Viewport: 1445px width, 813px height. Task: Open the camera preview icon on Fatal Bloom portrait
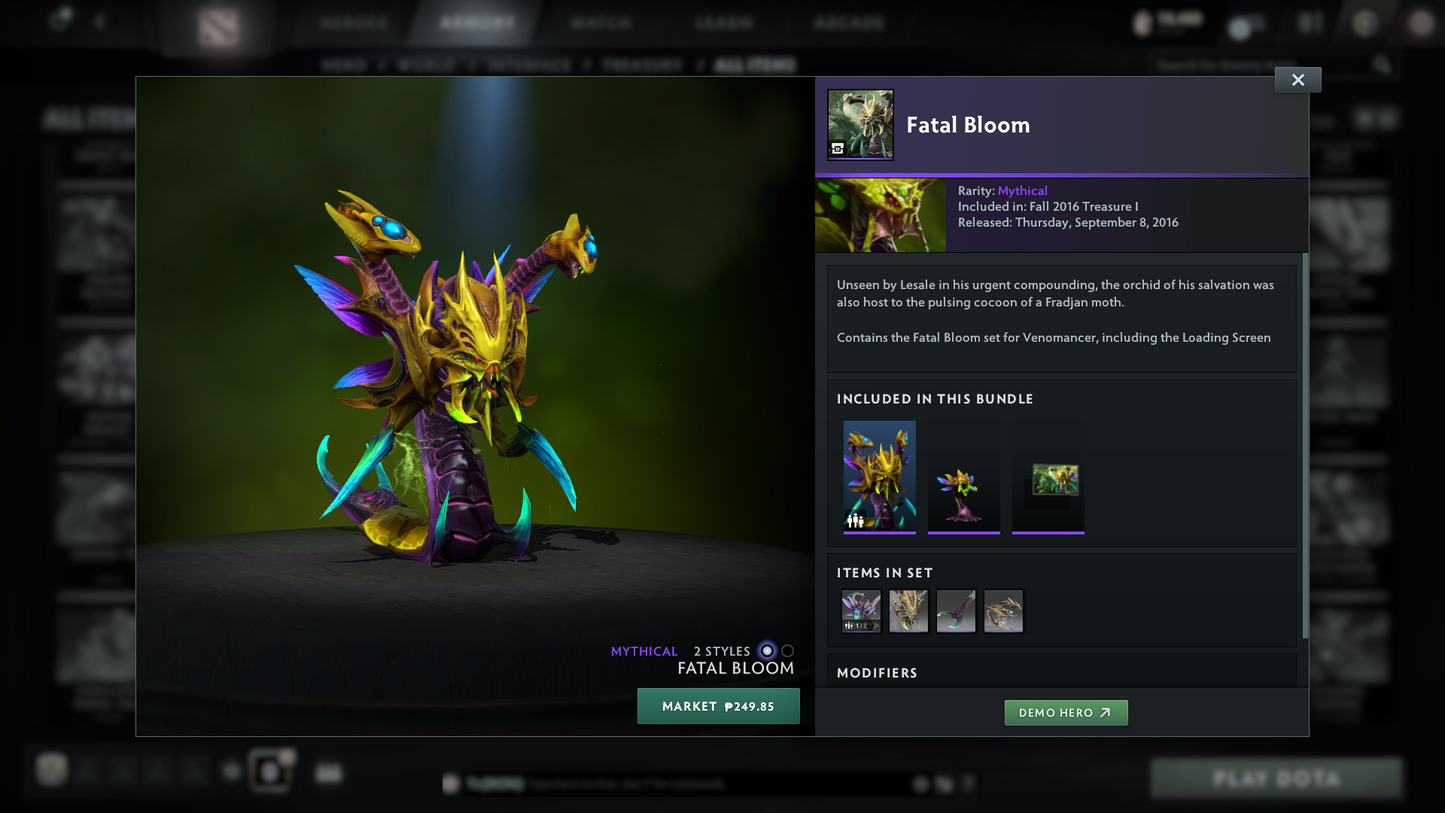838,150
